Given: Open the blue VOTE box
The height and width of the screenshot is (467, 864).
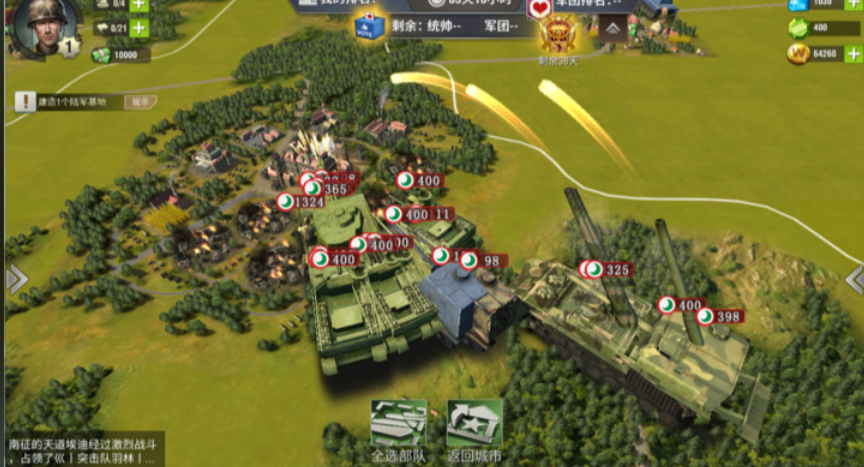Looking at the screenshot, I should (370, 28).
